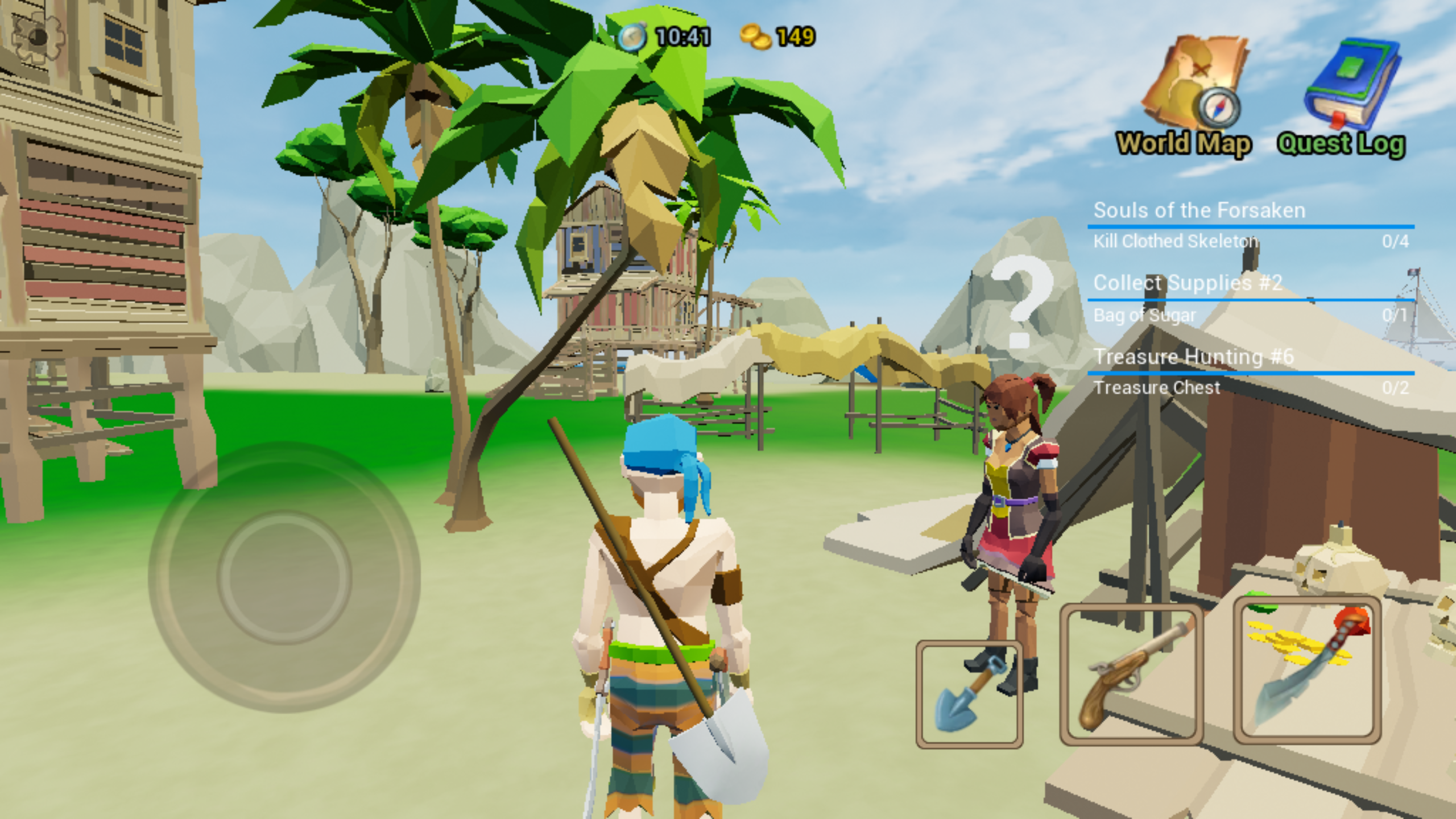The width and height of the screenshot is (1456, 819).
Task: Expand the Collect Supplies #2 quest
Action: (1189, 283)
